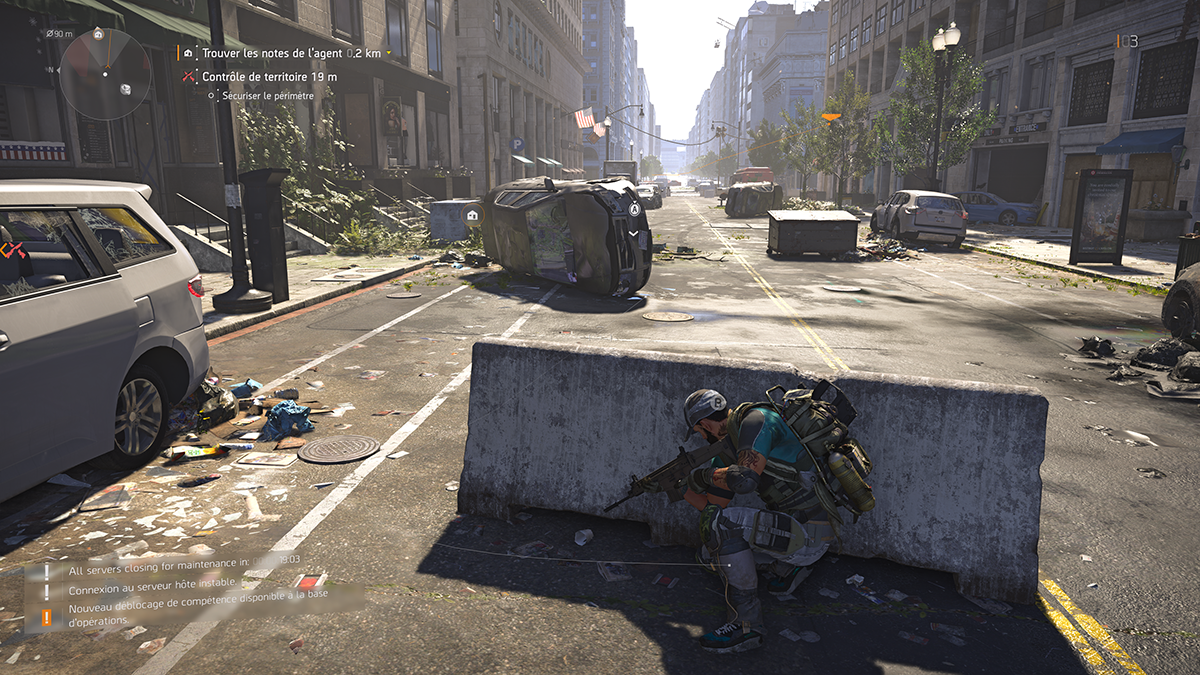This screenshot has height=675, width=1200.
Task: Select the orange waypoint marker above the street
Action: point(830,117)
